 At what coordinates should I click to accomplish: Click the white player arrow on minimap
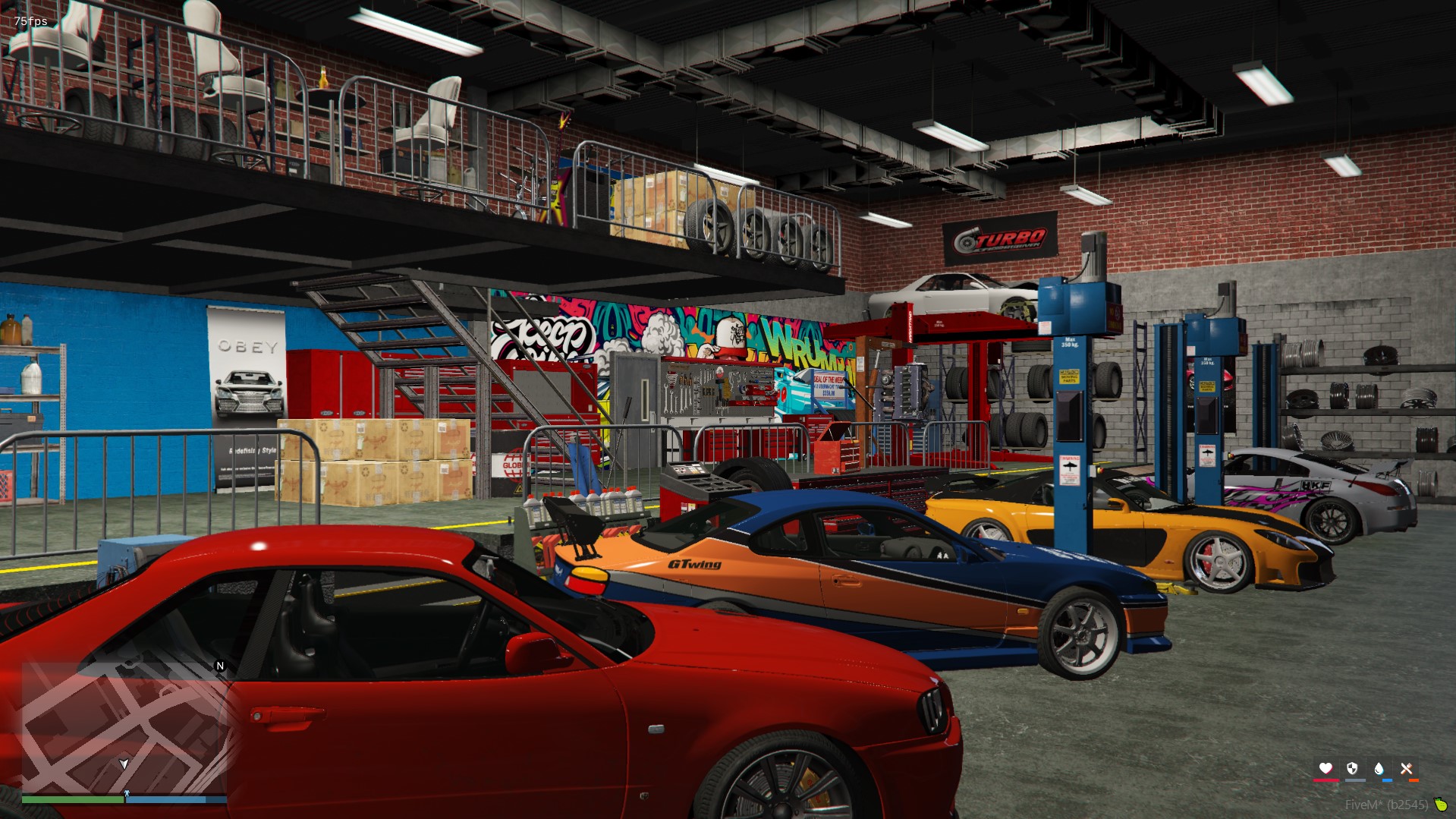pyautogui.click(x=124, y=764)
